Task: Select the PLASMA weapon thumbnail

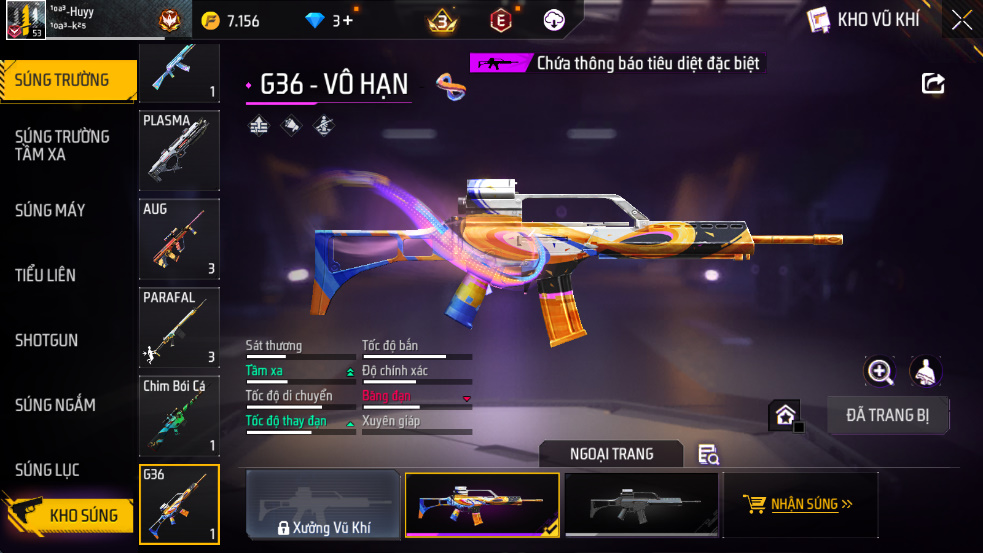Action: [x=179, y=150]
